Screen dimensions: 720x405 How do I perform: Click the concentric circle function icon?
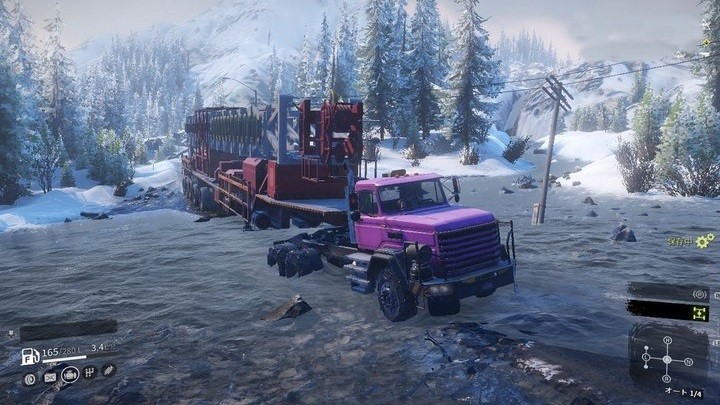[x=700, y=294]
